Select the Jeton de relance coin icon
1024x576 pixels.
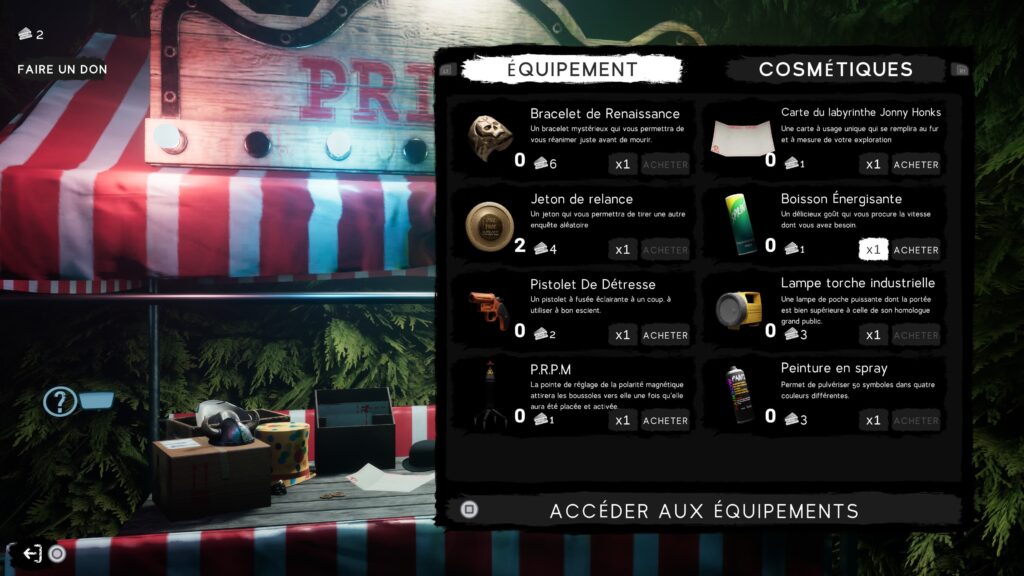point(489,226)
